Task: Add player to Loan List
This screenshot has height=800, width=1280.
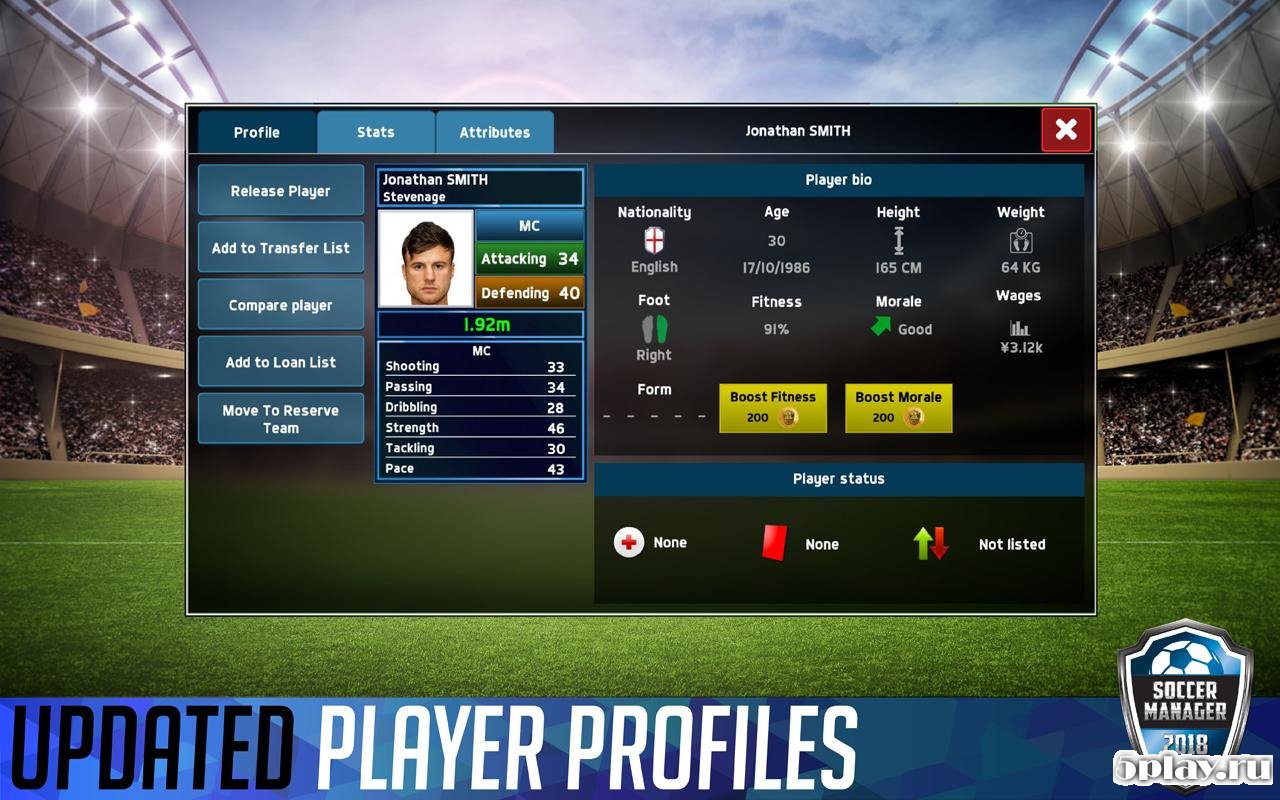Action: coord(281,362)
